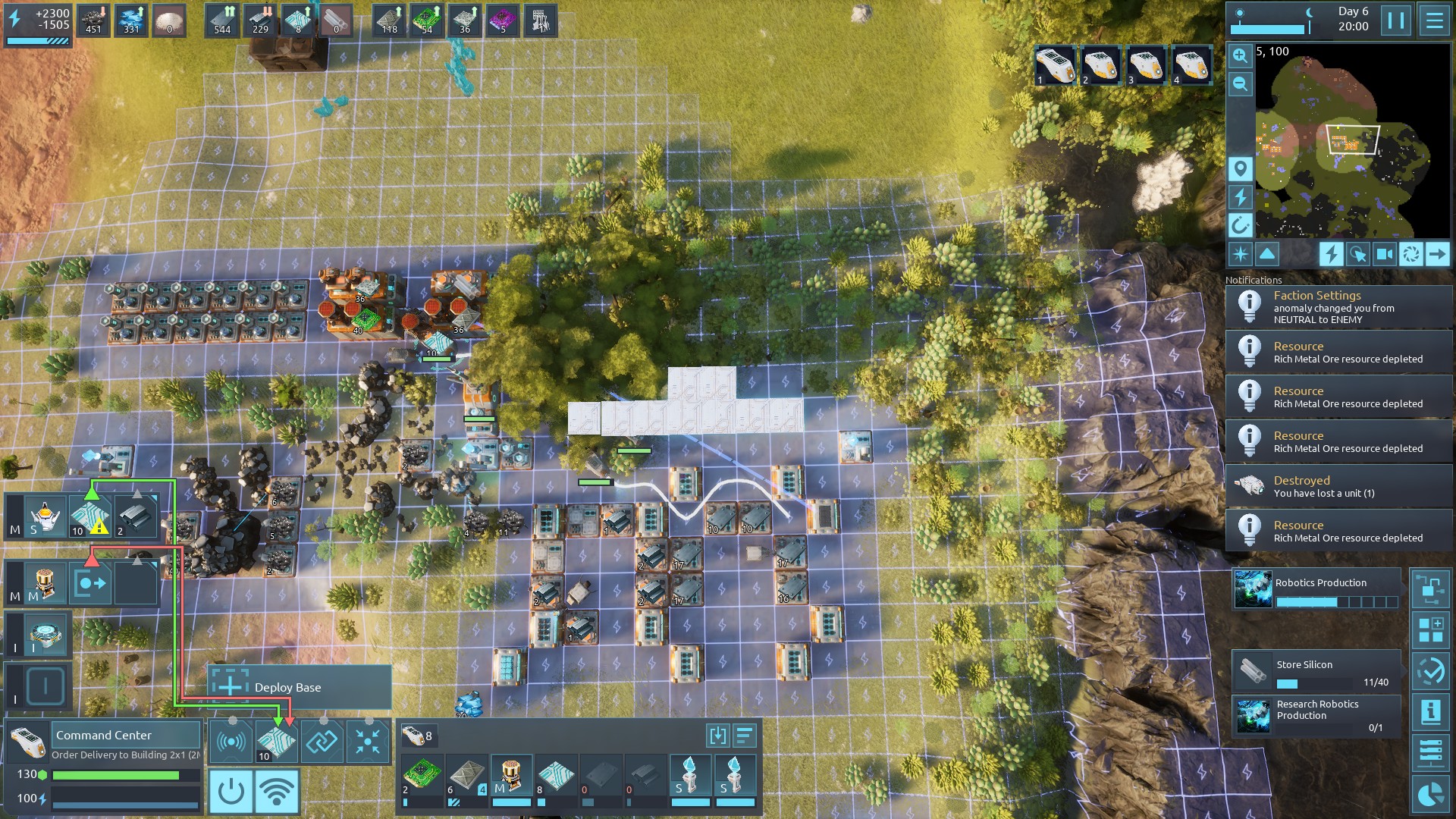Viewport: 1456px width, 819px height.
Task: Open the Faction Settings notification
Action: (x=1338, y=307)
